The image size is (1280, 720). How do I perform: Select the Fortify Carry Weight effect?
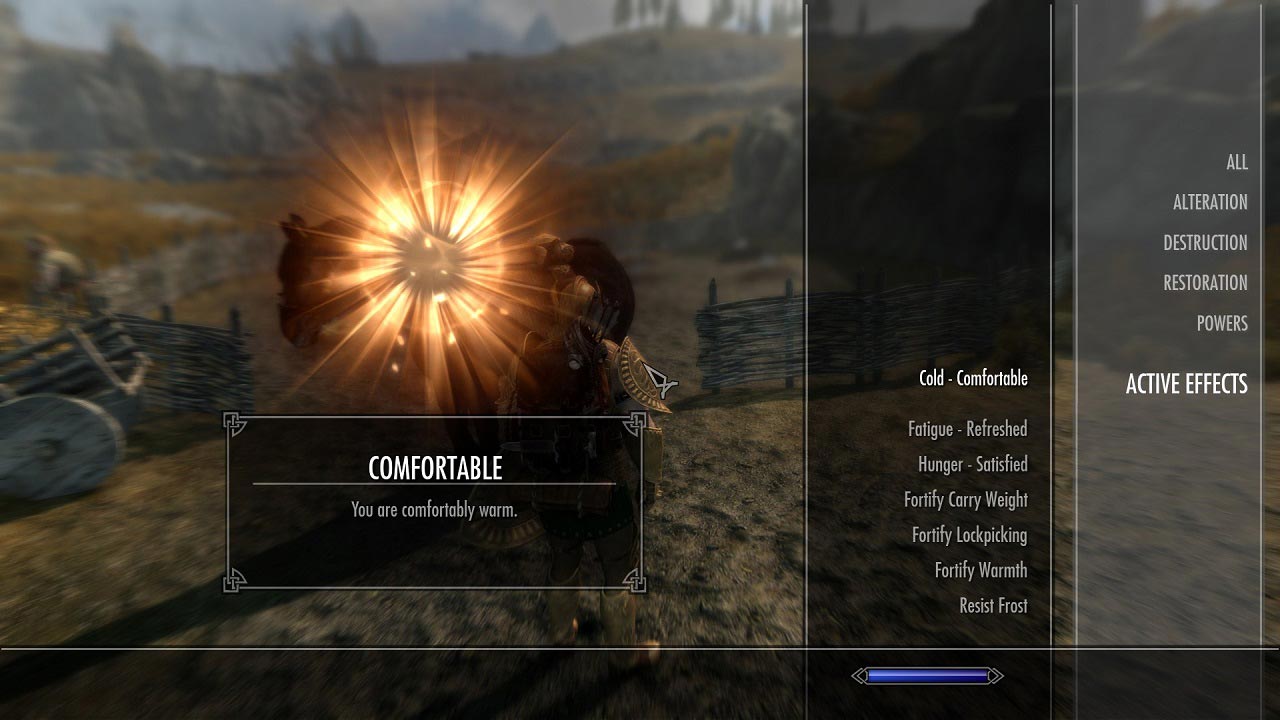[968, 499]
